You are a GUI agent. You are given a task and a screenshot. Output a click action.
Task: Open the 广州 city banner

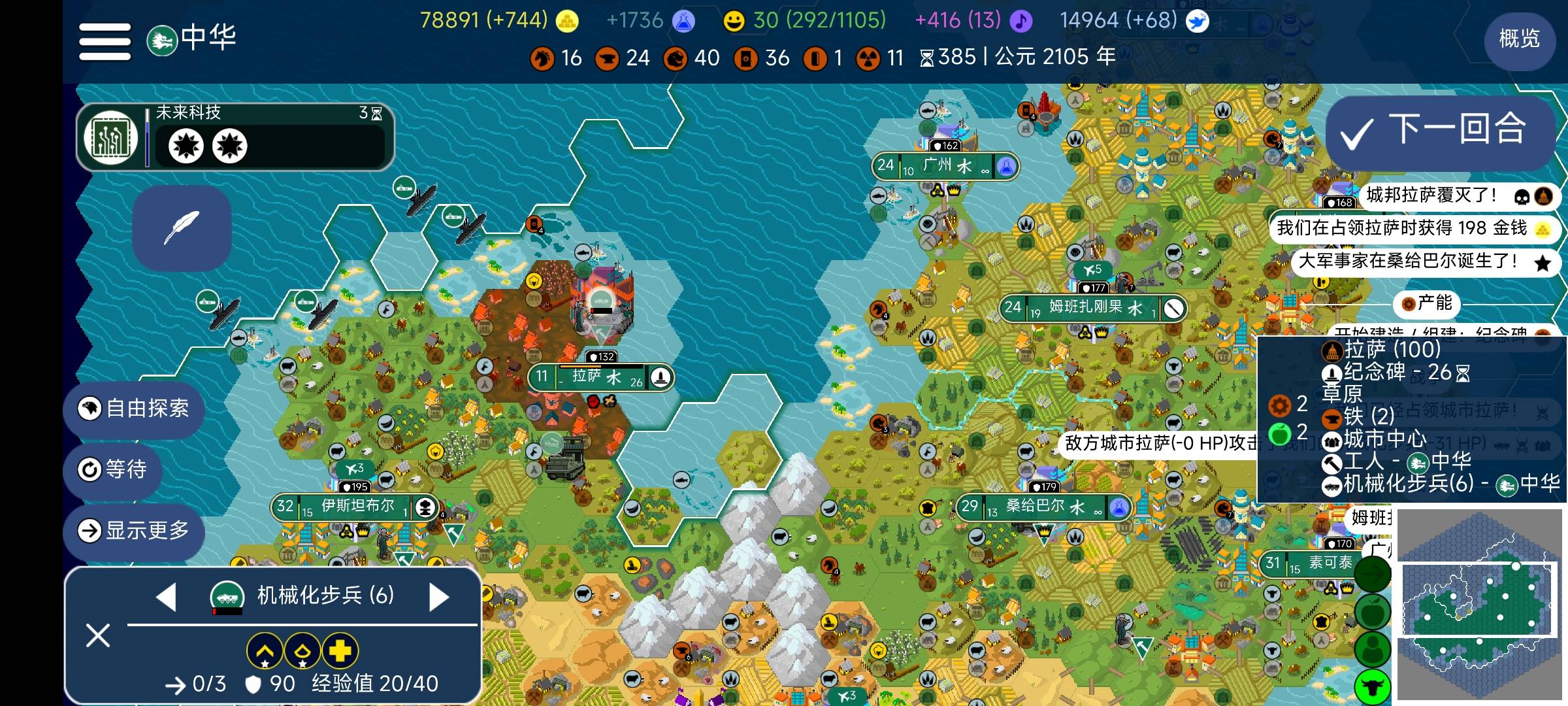tap(945, 166)
